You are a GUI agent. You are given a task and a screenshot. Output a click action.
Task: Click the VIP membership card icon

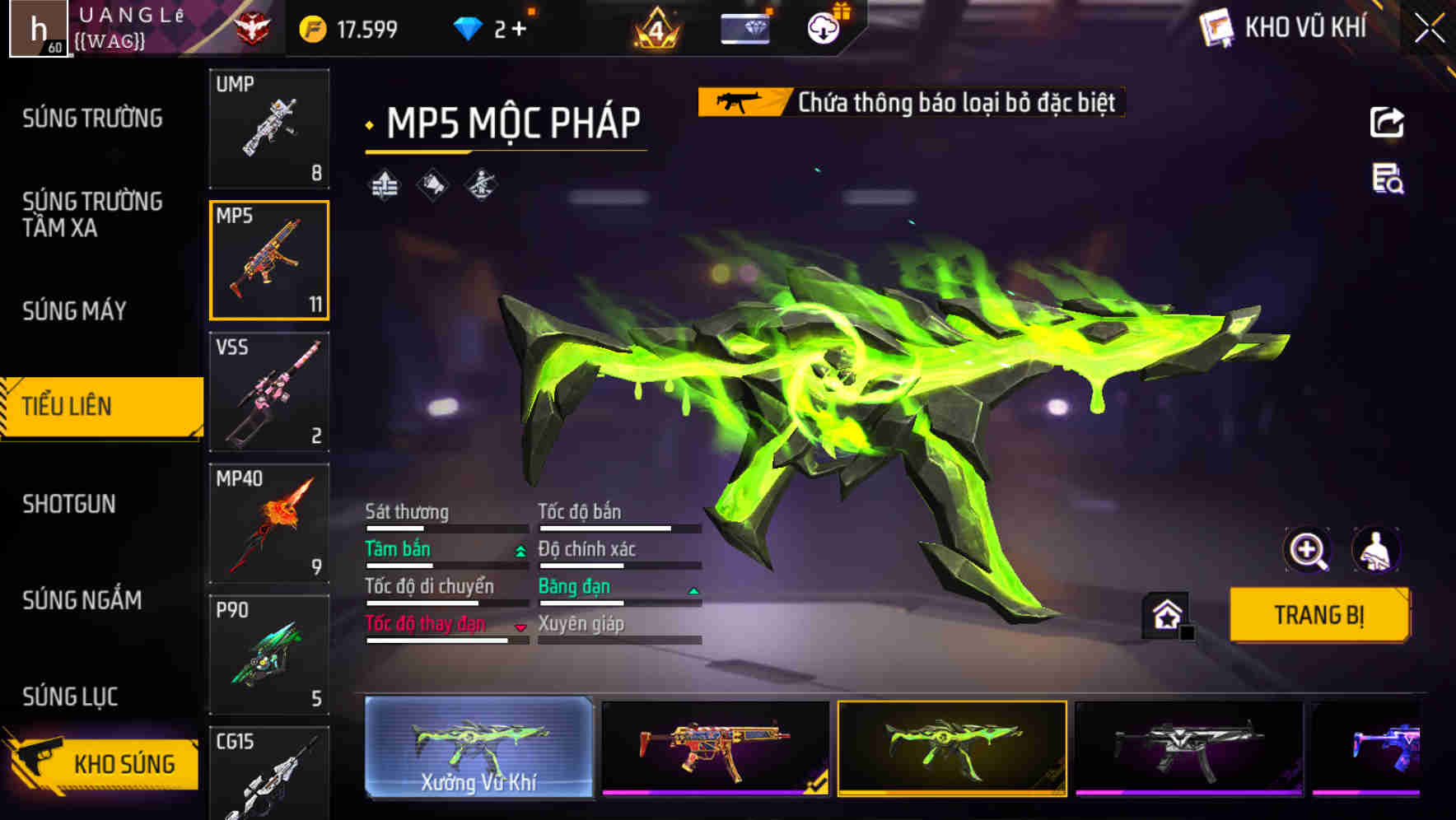click(x=744, y=27)
